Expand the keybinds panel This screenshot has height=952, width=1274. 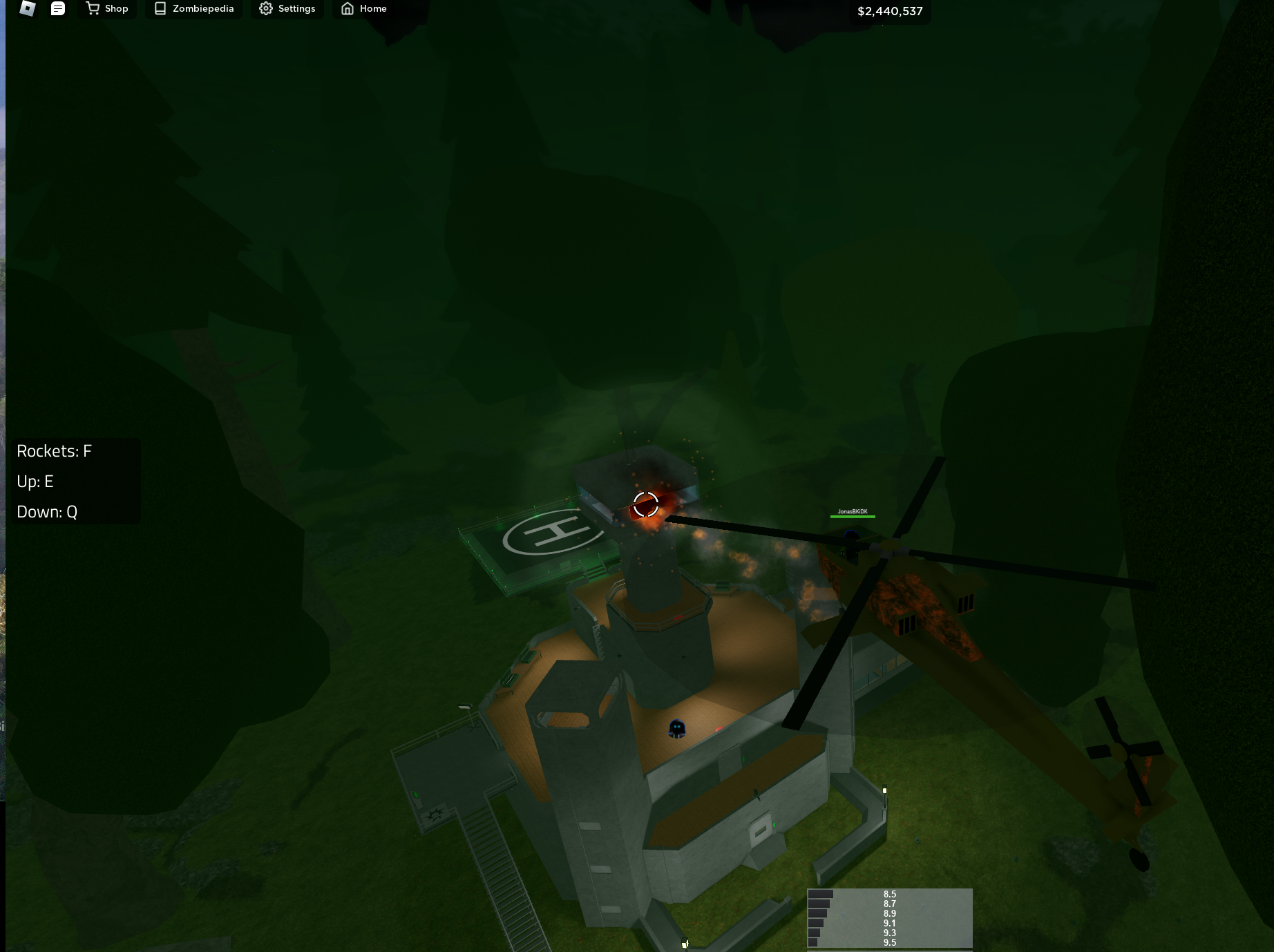pyautogui.click(x=75, y=481)
